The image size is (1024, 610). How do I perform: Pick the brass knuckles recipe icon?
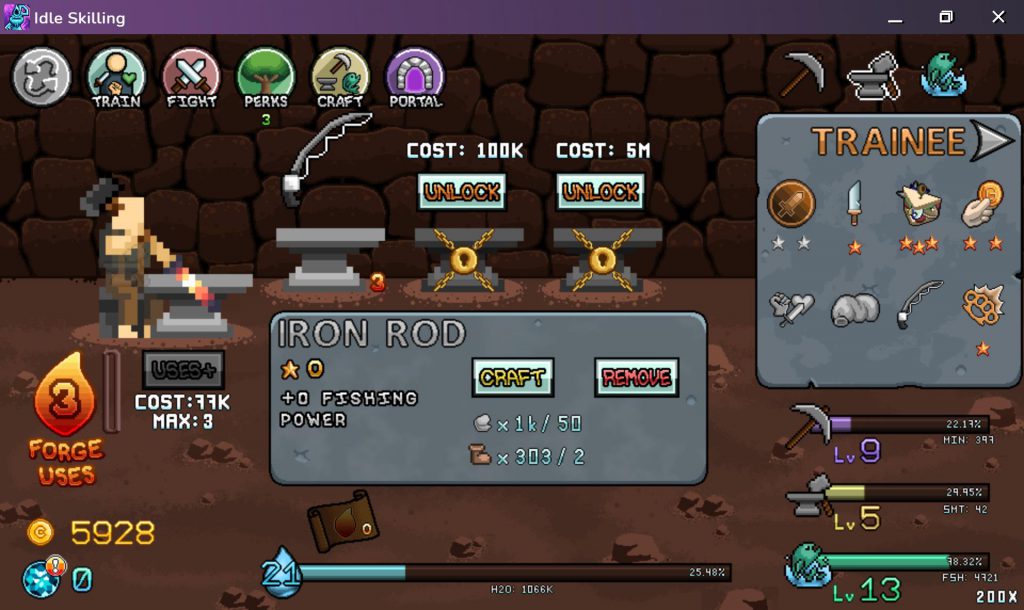[983, 307]
